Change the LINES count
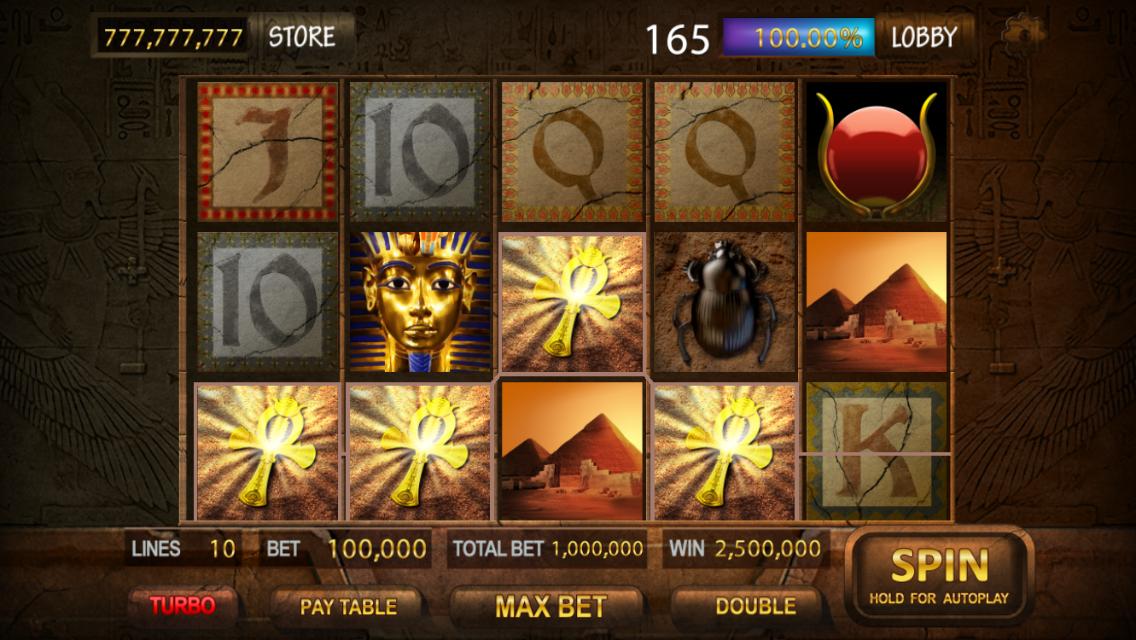Screen dimensions: 1136x640 point(183,548)
